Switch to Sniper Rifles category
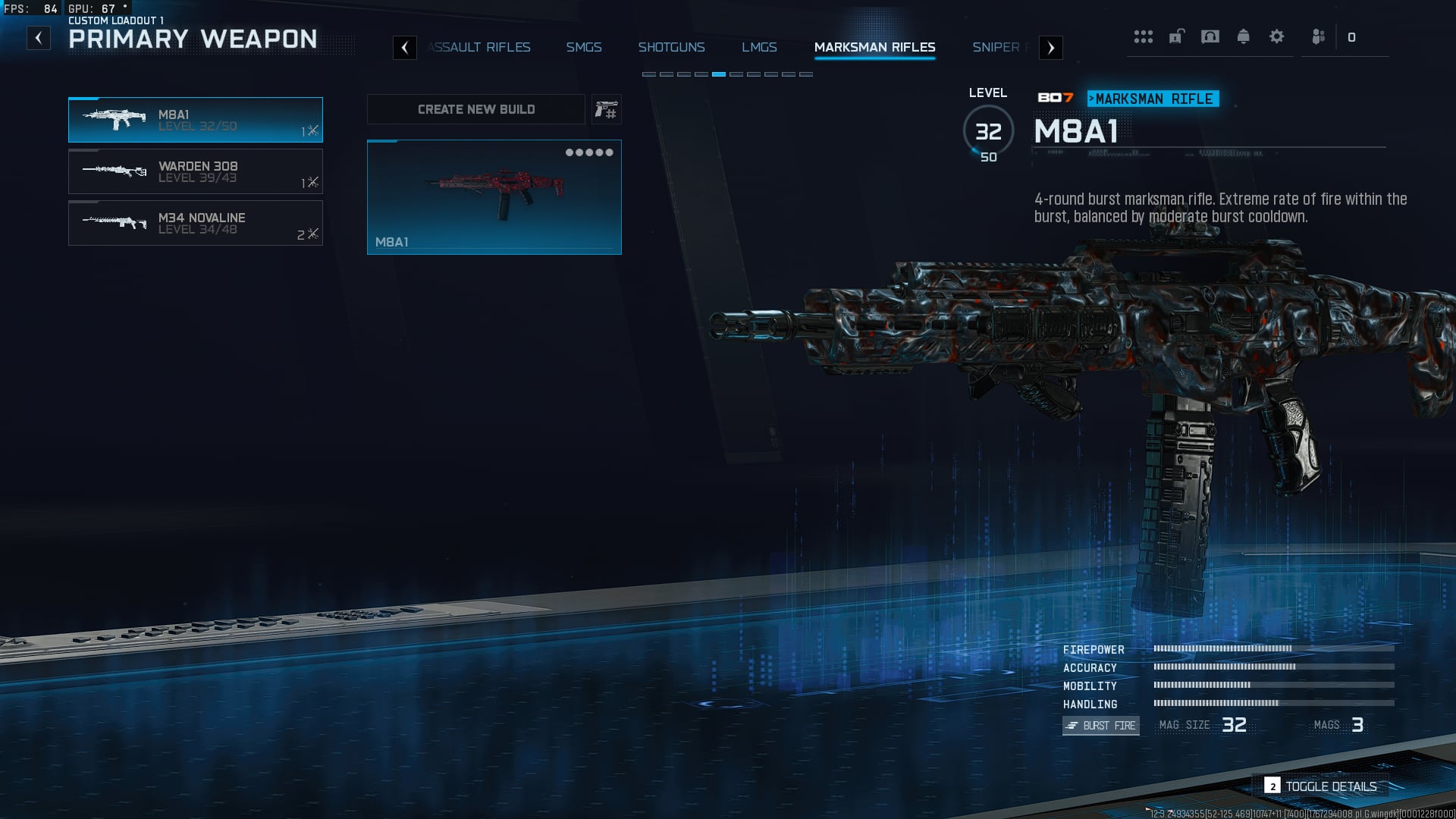Screen dimensions: 1456x819 998,47
